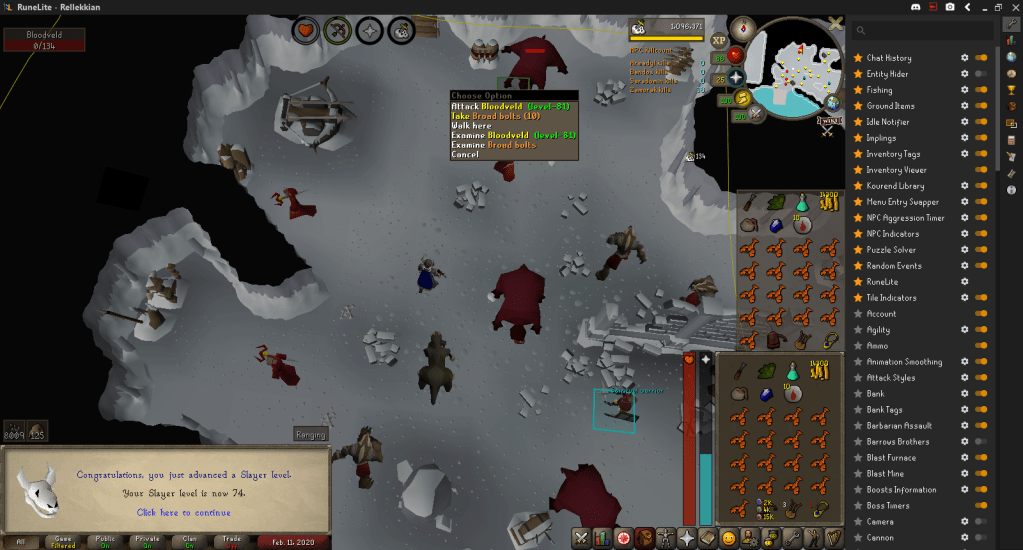Screen dimensions: 1023x550
Task: Toggle run using the boot energy orb
Action: (x=741, y=98)
